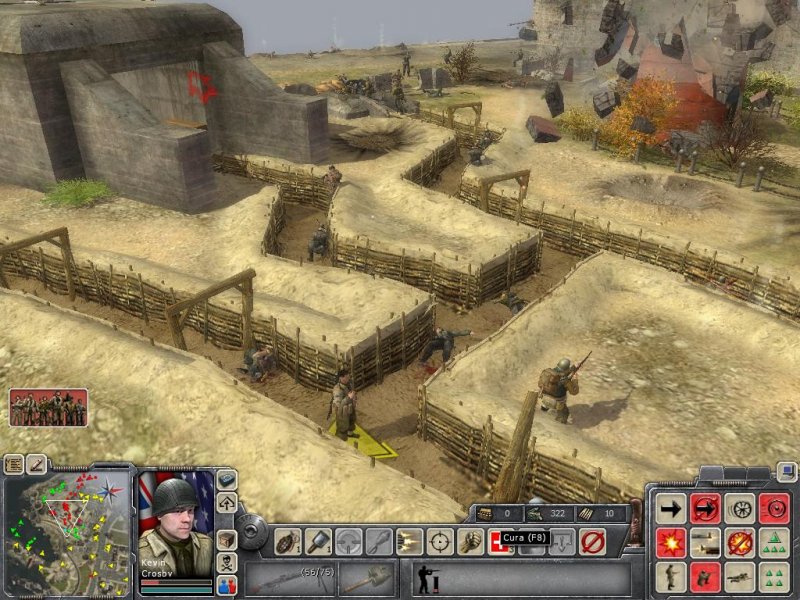Select the shovel weapon slot
The width and height of the screenshot is (800, 600).
pyautogui.click(x=370, y=578)
